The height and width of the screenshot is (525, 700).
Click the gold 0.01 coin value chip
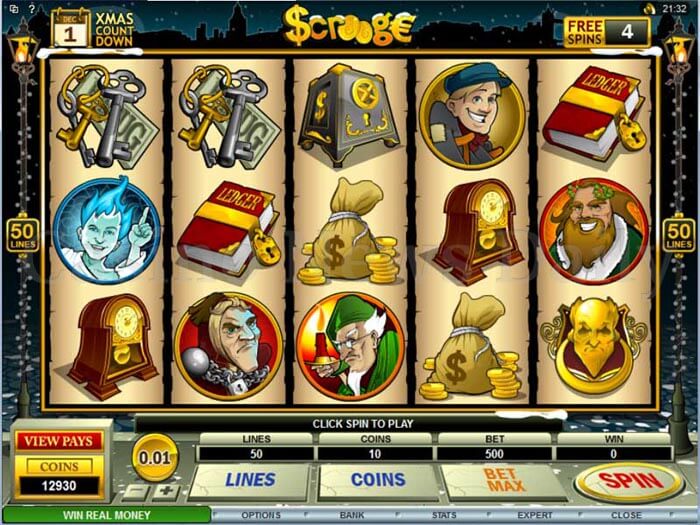[x=154, y=458]
